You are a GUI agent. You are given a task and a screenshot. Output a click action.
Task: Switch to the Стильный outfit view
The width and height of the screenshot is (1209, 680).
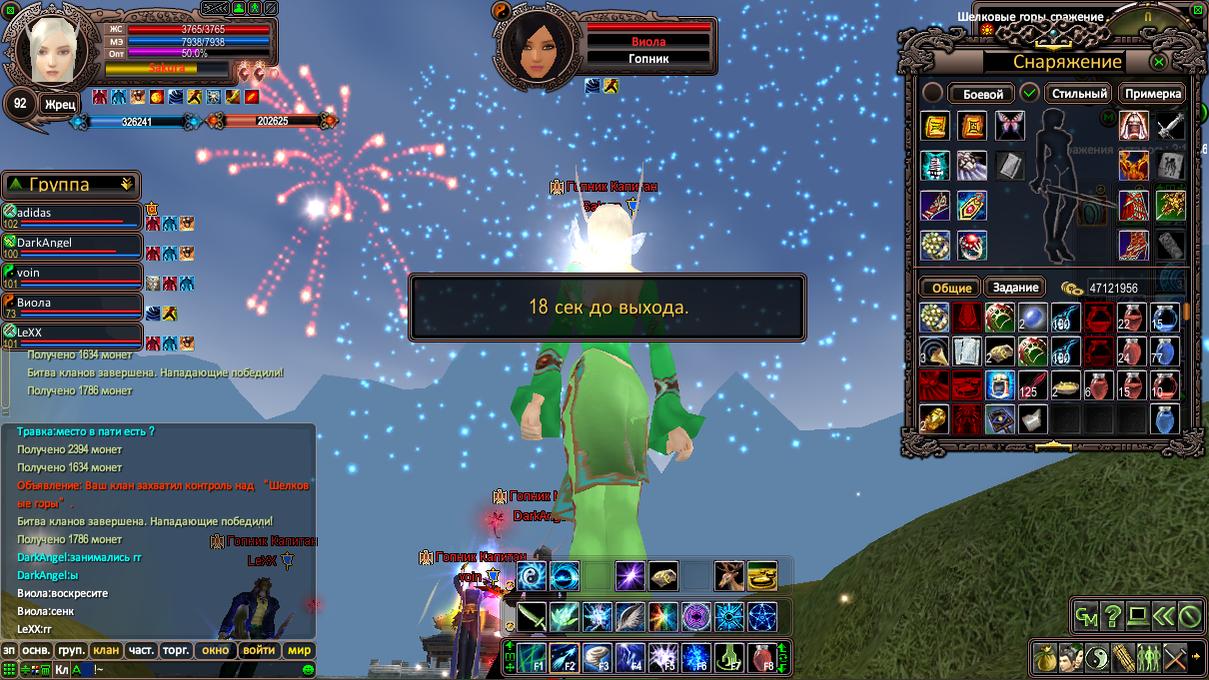1079,94
